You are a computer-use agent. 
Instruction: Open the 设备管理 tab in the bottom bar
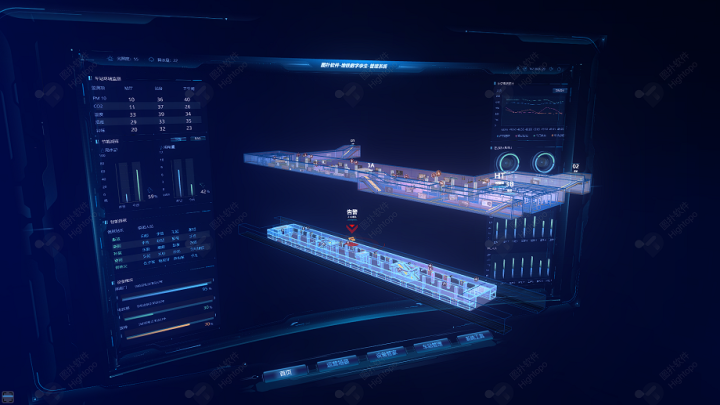coord(382,354)
